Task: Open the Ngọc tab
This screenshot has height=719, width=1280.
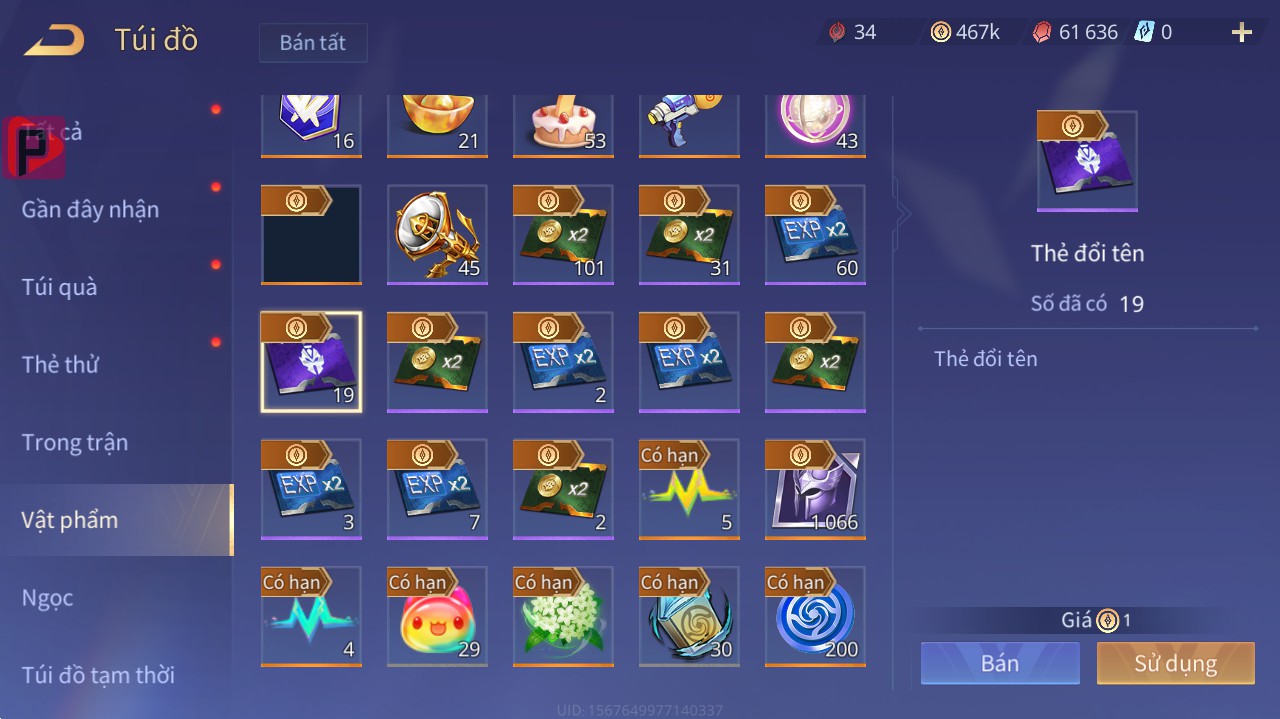Action: pyautogui.click(x=48, y=598)
